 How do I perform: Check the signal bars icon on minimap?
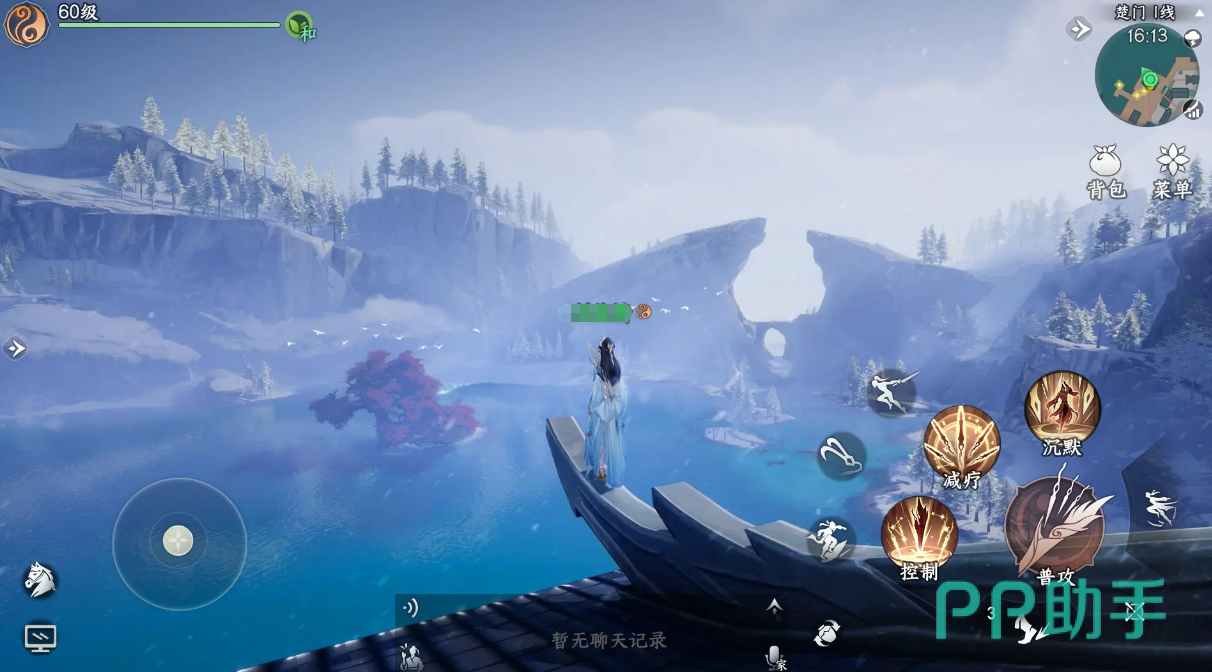pos(1192,110)
